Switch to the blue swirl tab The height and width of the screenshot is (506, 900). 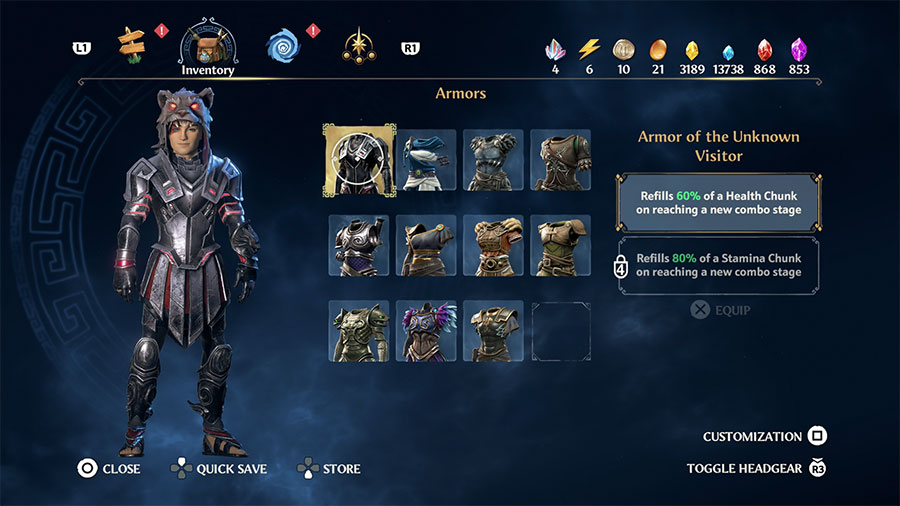(284, 45)
